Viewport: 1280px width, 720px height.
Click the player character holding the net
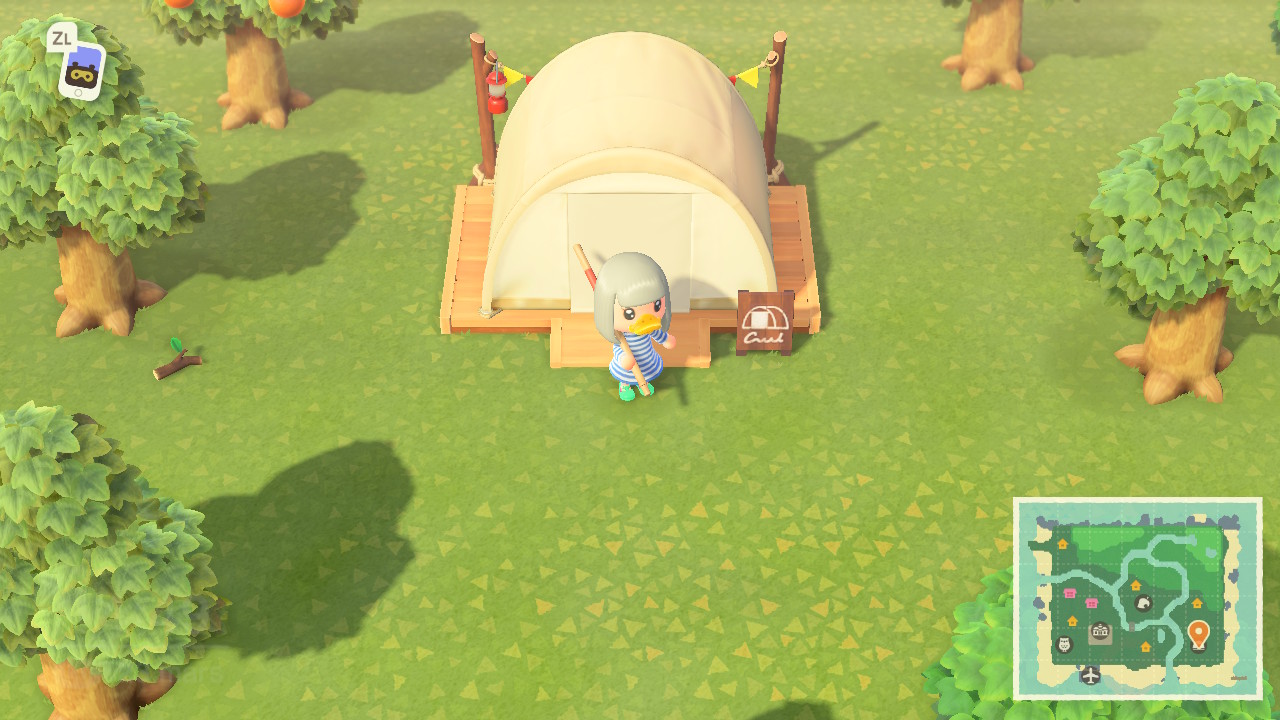click(x=635, y=330)
